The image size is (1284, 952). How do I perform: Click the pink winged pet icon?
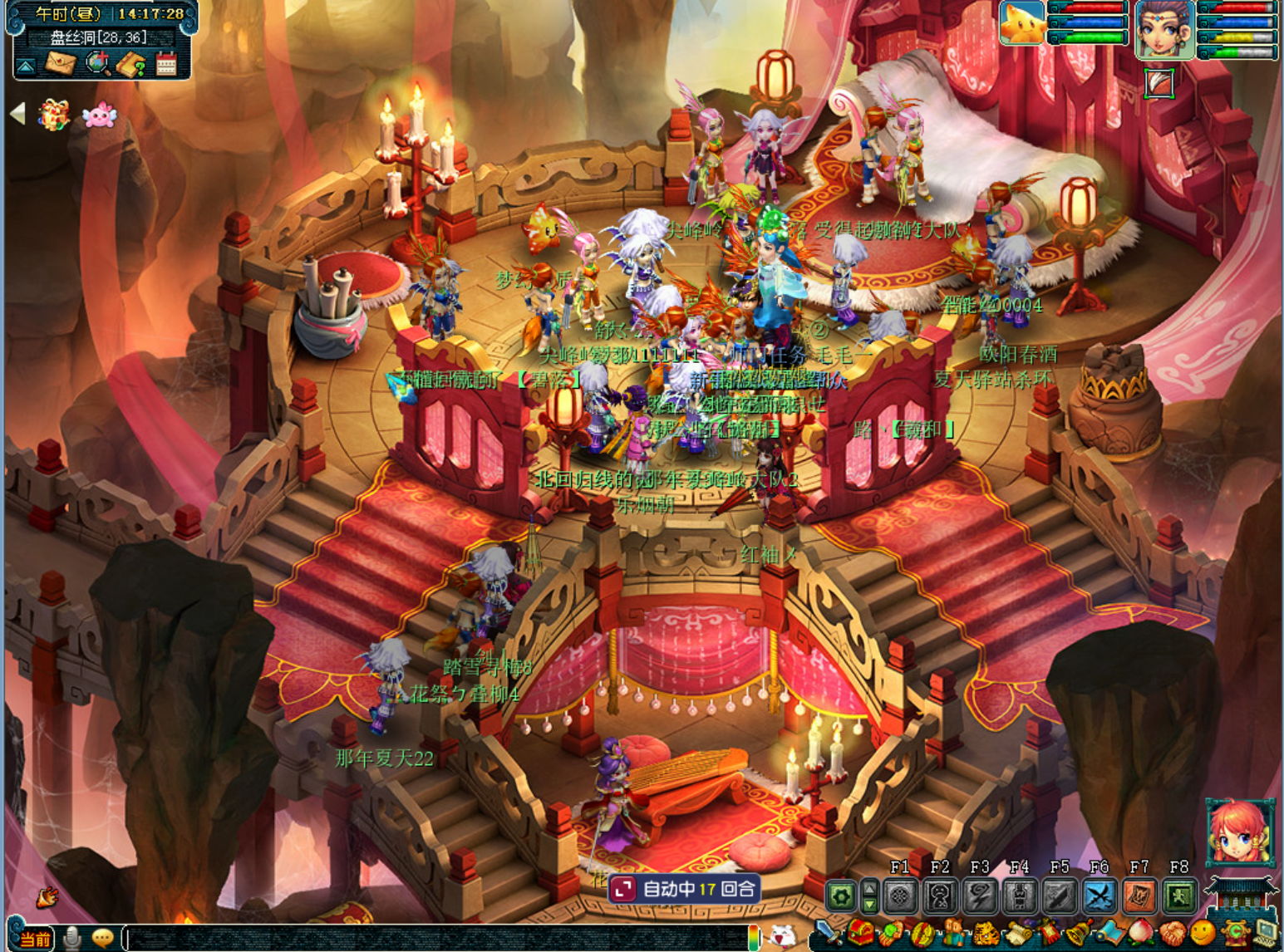pos(99,115)
